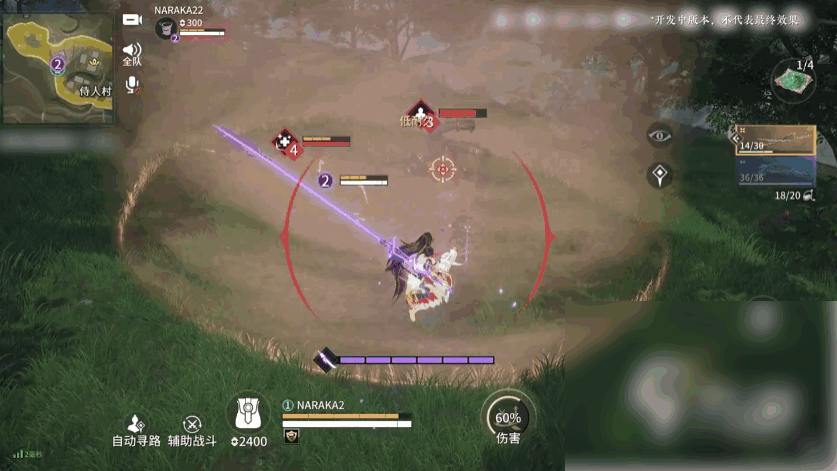837x471 pixels.
Task: Select the highlighted 14/30 weapon slot
Action: coord(777,140)
